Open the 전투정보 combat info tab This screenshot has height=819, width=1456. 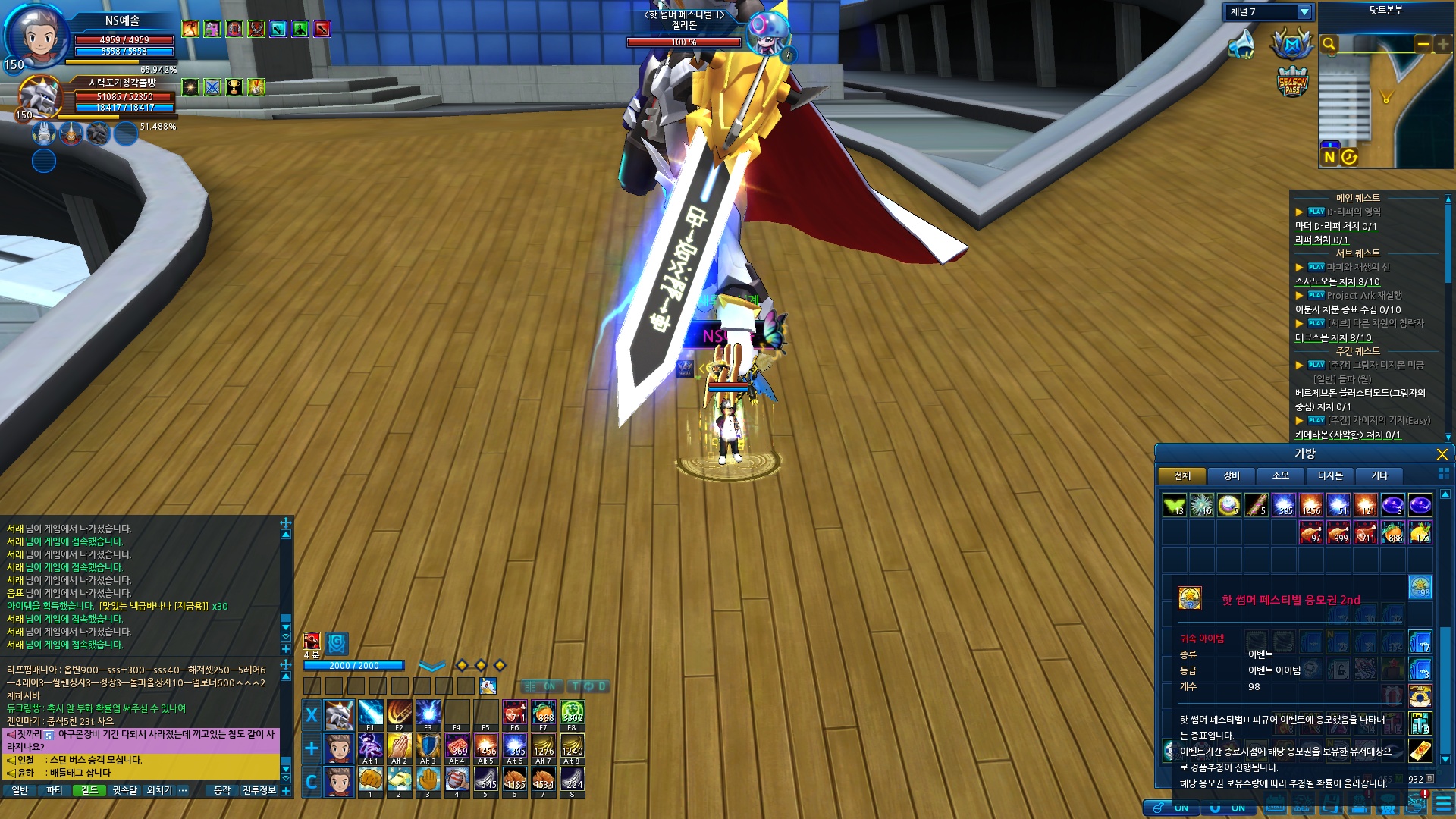[x=259, y=790]
